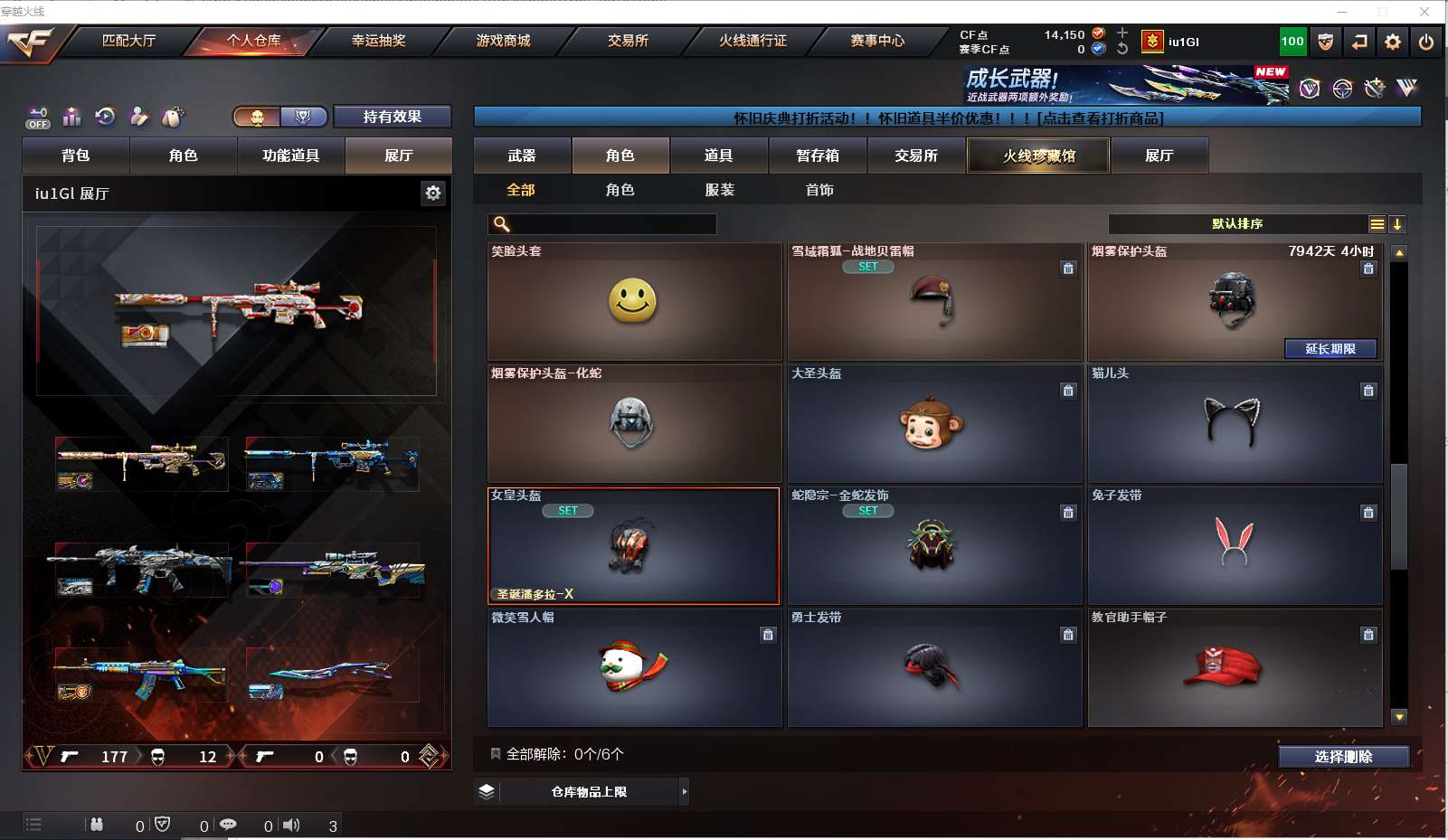Switch to the 武器 weapons tab
Image resolution: width=1448 pixels, height=840 pixels.
pos(522,156)
